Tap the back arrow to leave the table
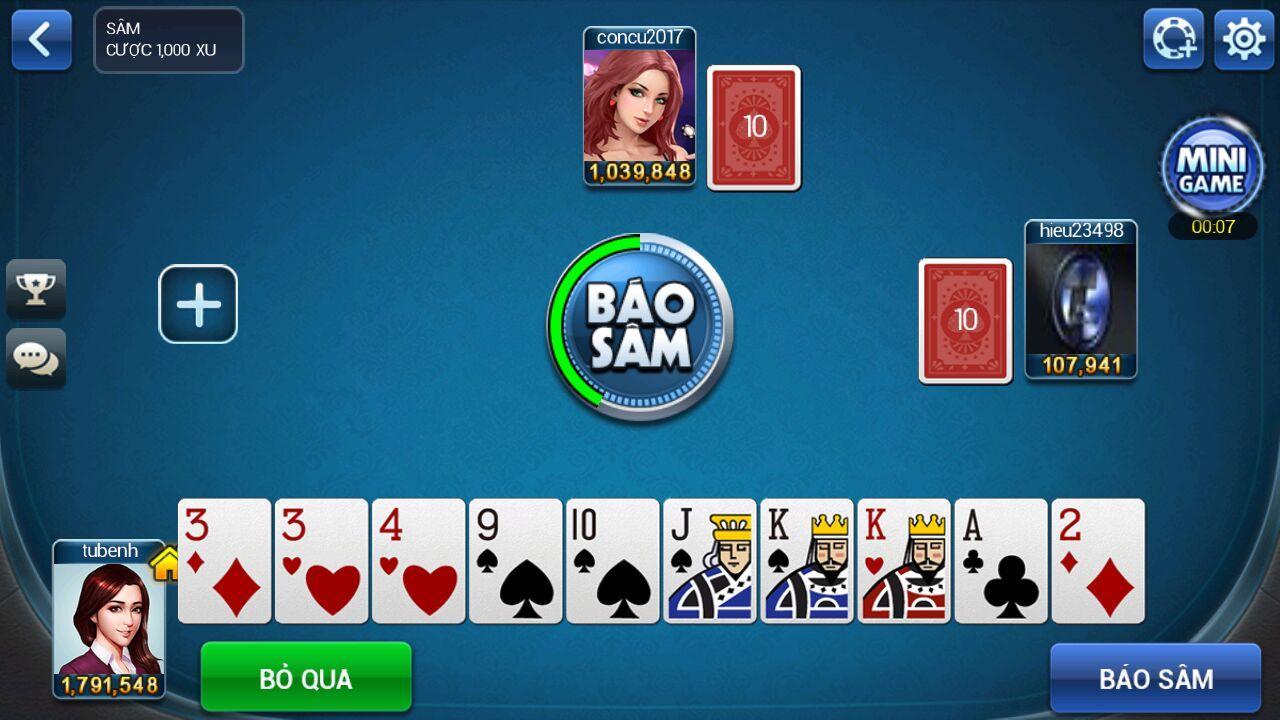This screenshot has height=720, width=1280. pos(40,40)
